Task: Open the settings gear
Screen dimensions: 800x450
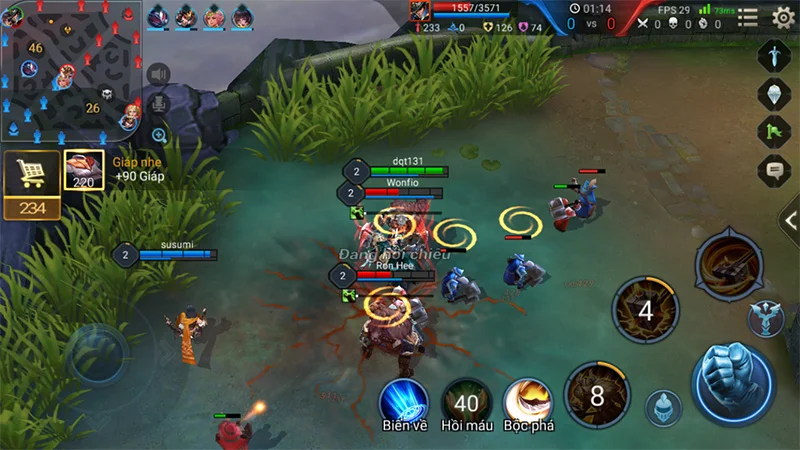Action: tap(784, 17)
